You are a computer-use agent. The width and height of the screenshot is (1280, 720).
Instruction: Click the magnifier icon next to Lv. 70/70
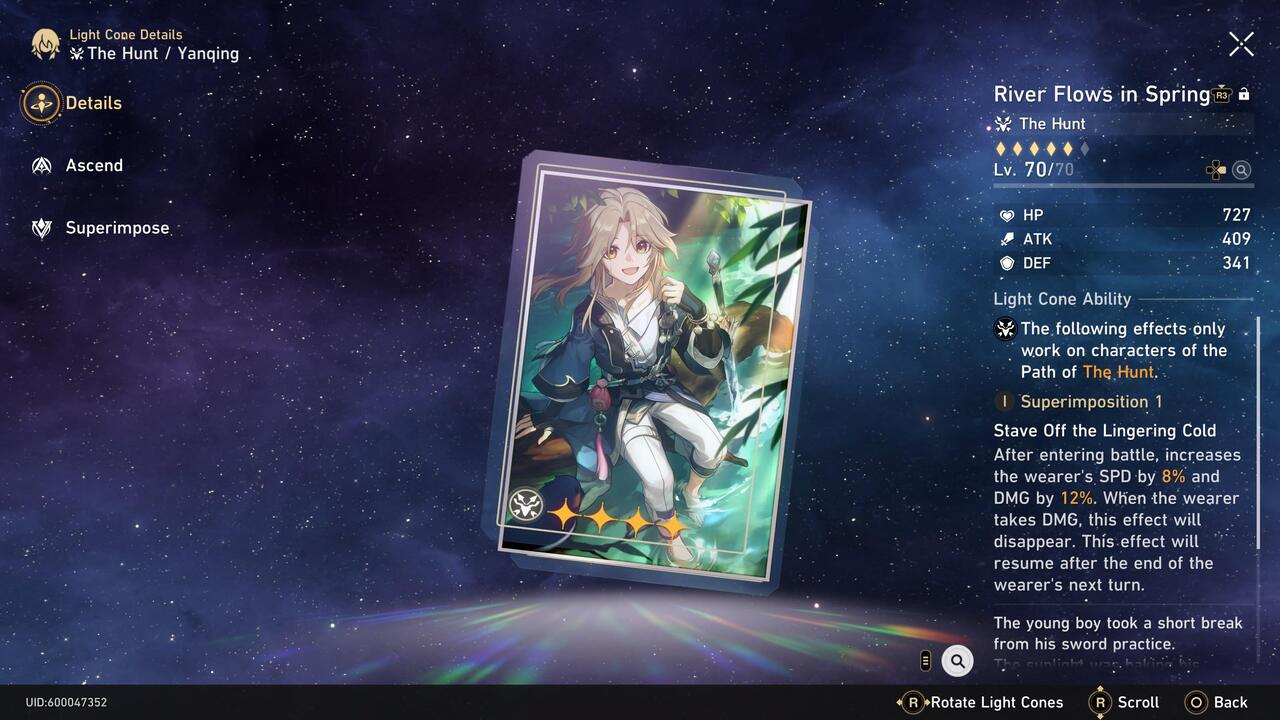pyautogui.click(x=1242, y=170)
